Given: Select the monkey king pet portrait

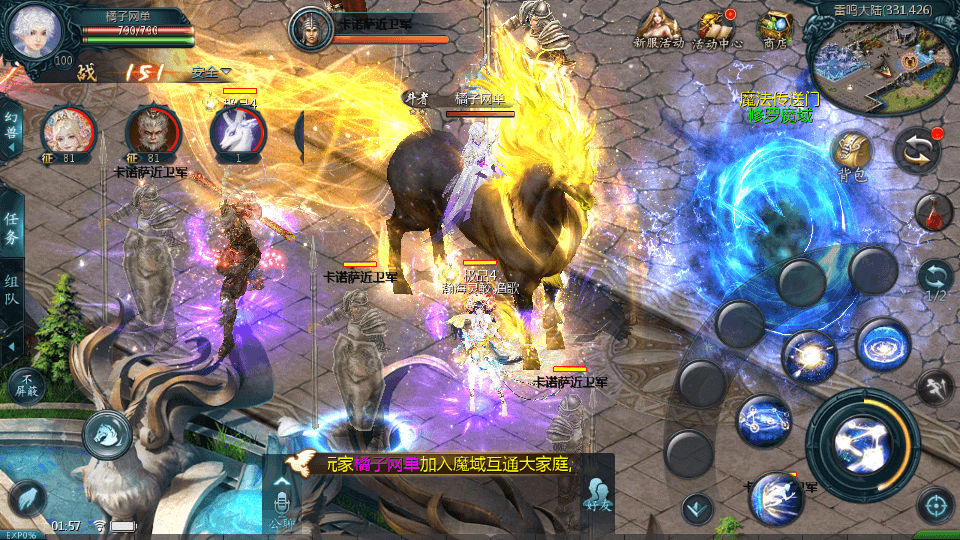Looking at the screenshot, I should (153, 131).
